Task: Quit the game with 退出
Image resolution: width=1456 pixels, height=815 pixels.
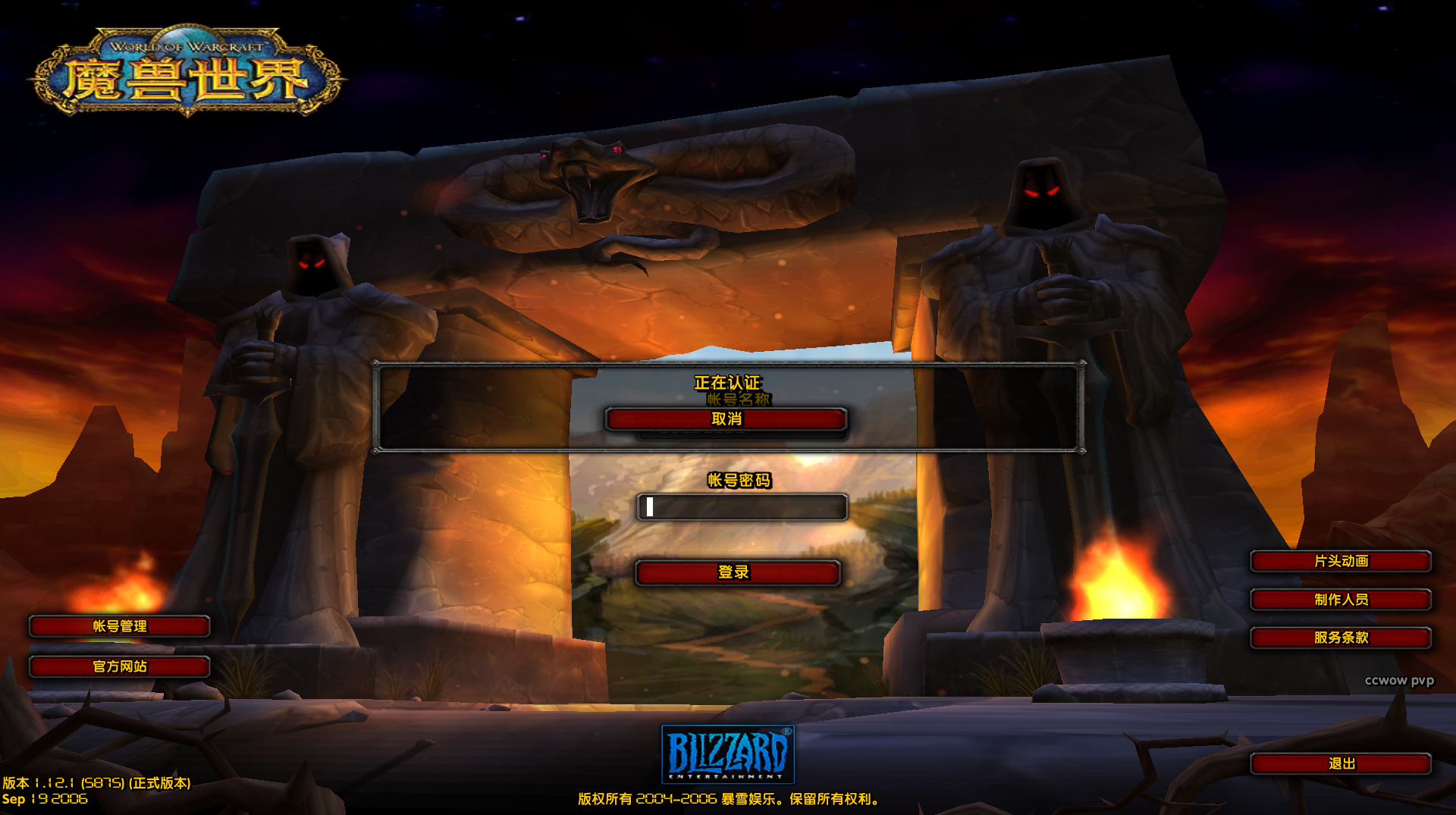Action: tap(1340, 763)
